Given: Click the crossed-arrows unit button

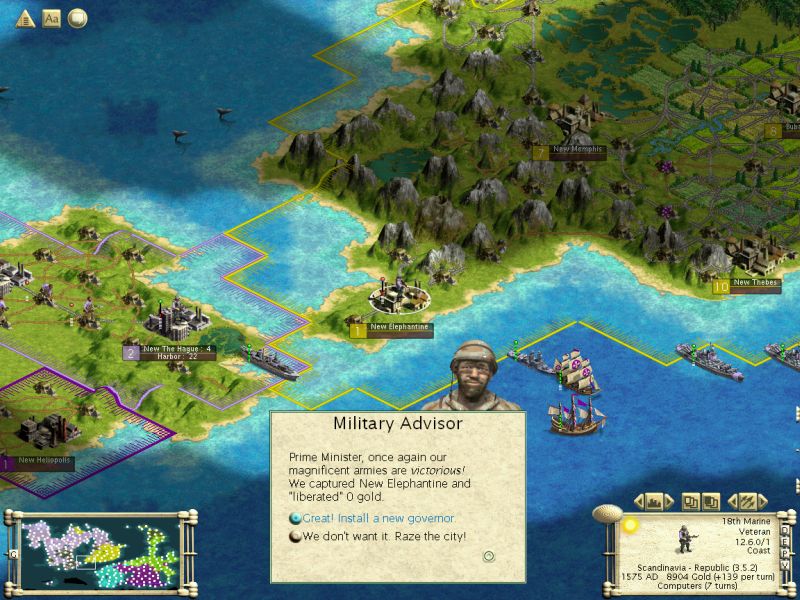Looking at the screenshot, I should click(x=746, y=500).
